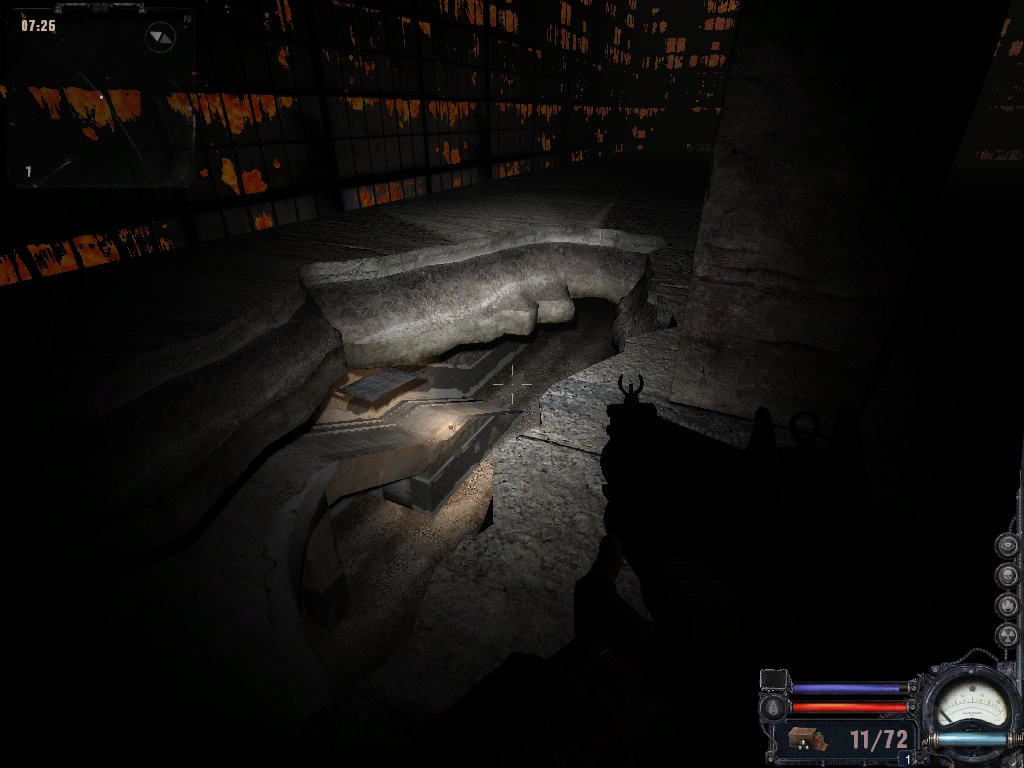Select the compass indicator on the minimap
1024x768 pixels.
[160, 38]
